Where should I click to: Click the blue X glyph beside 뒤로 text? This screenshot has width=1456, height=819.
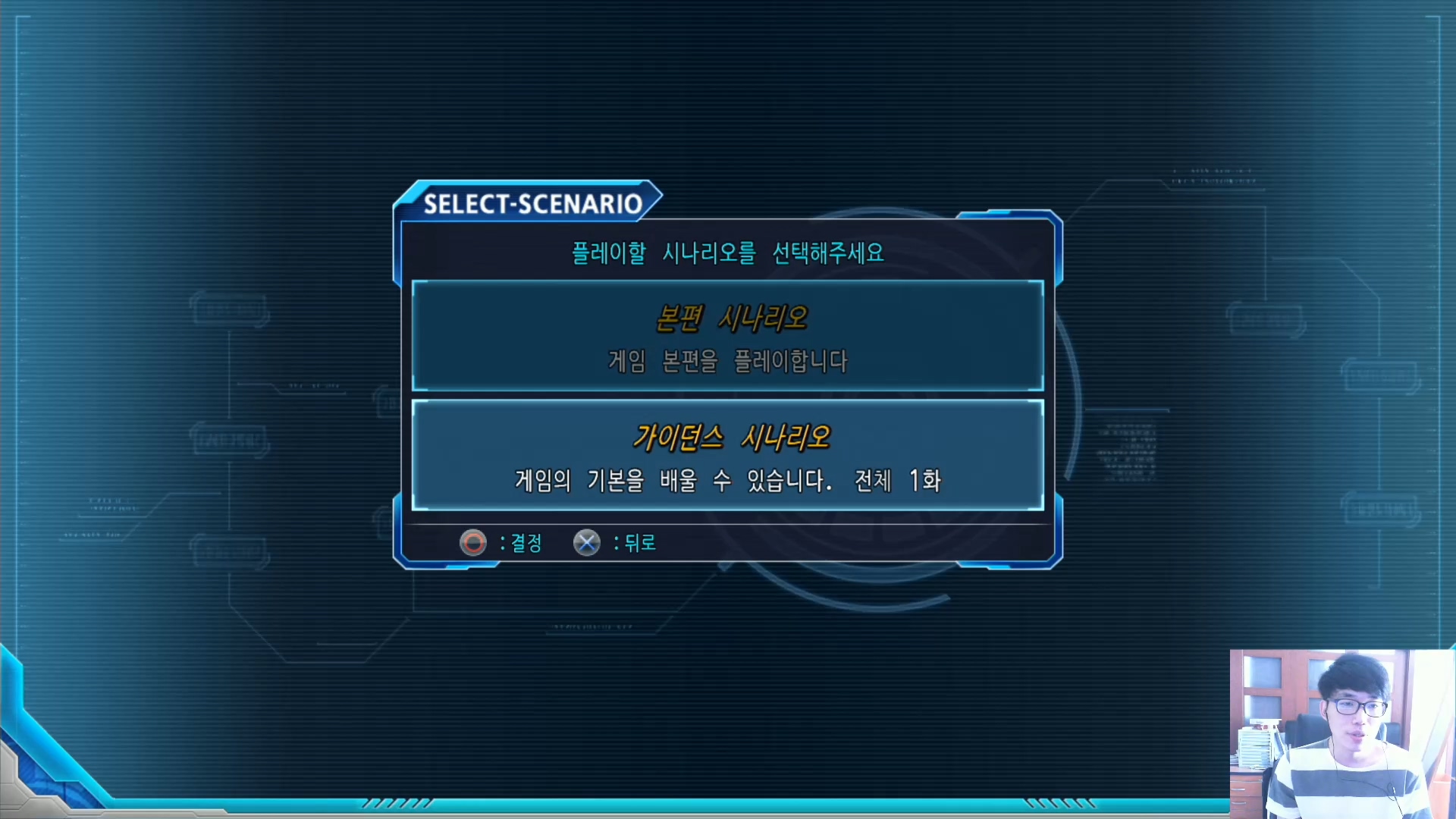click(x=586, y=542)
